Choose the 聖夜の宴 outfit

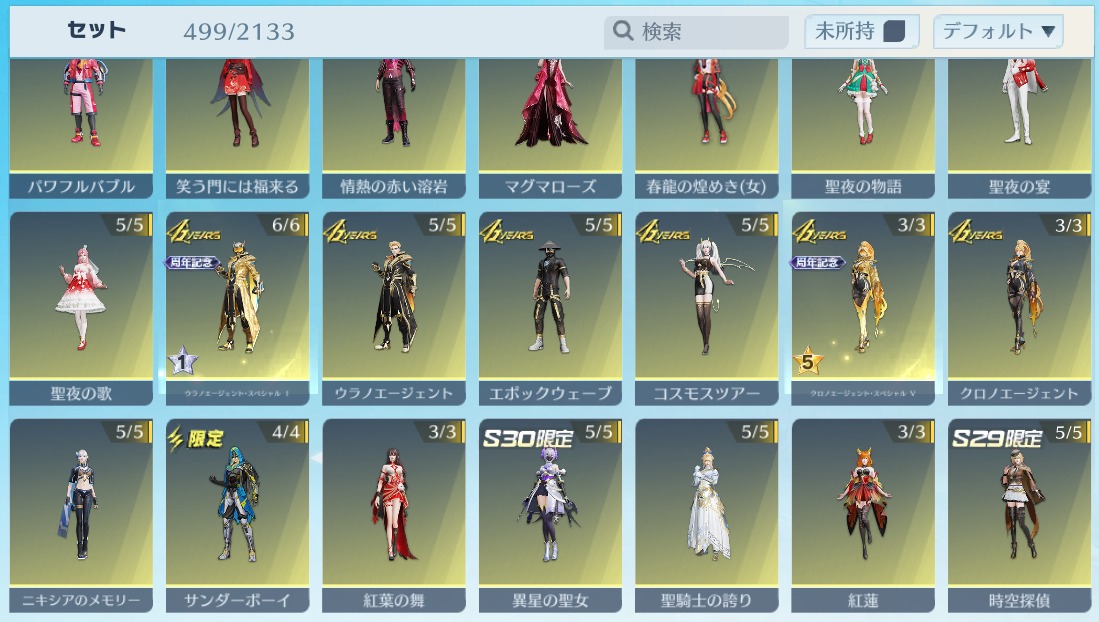click(x=1019, y=125)
